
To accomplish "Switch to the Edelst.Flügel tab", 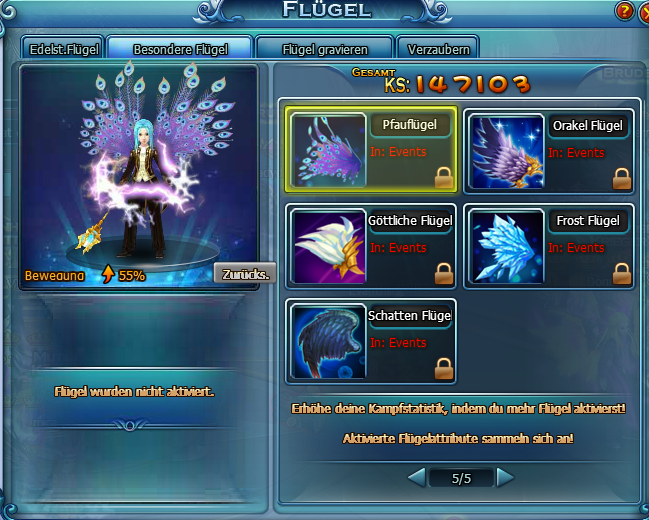I will click(x=62, y=48).
